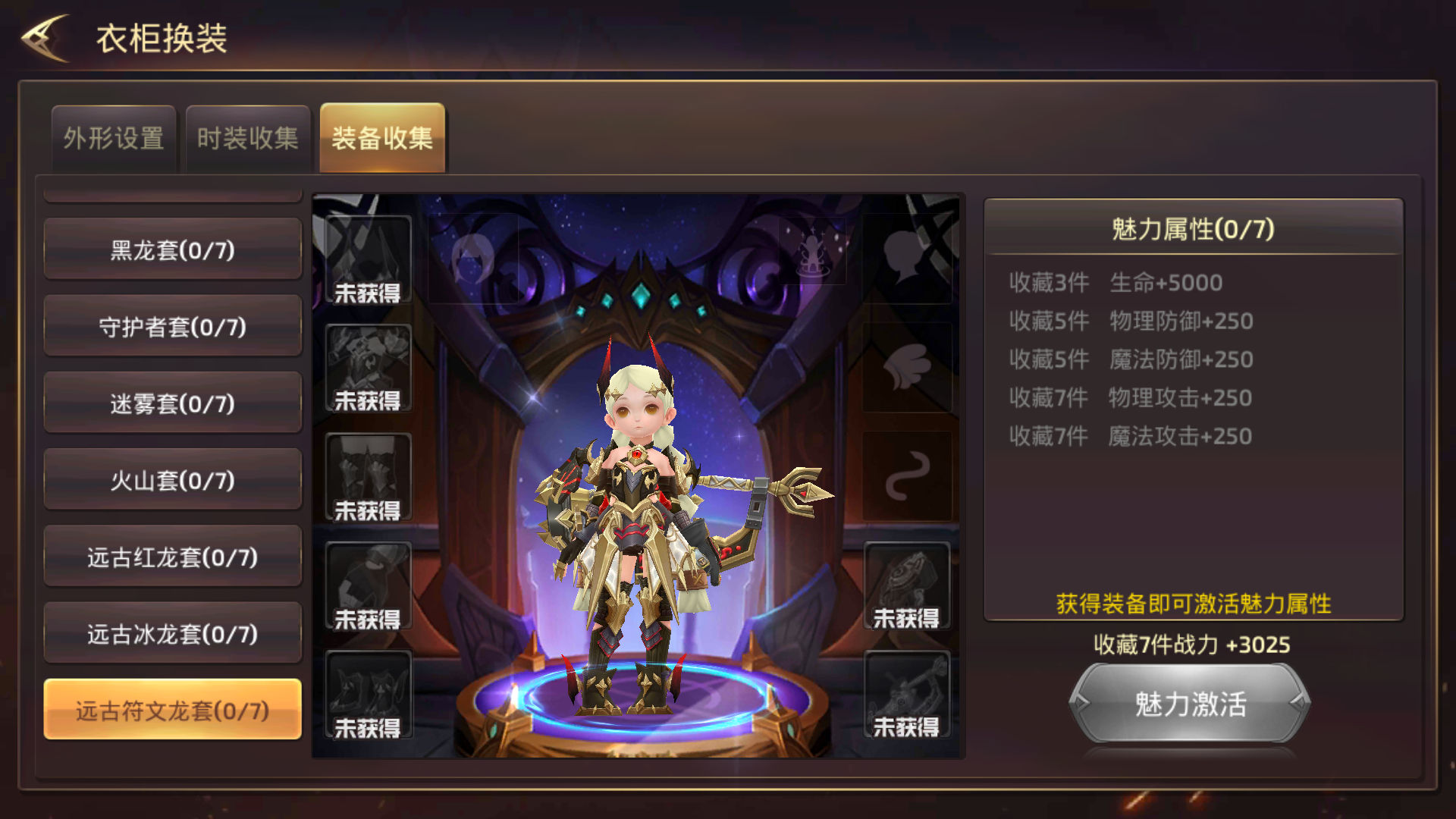Open the 火山套 set
This screenshot has height=819, width=1456.
(173, 480)
